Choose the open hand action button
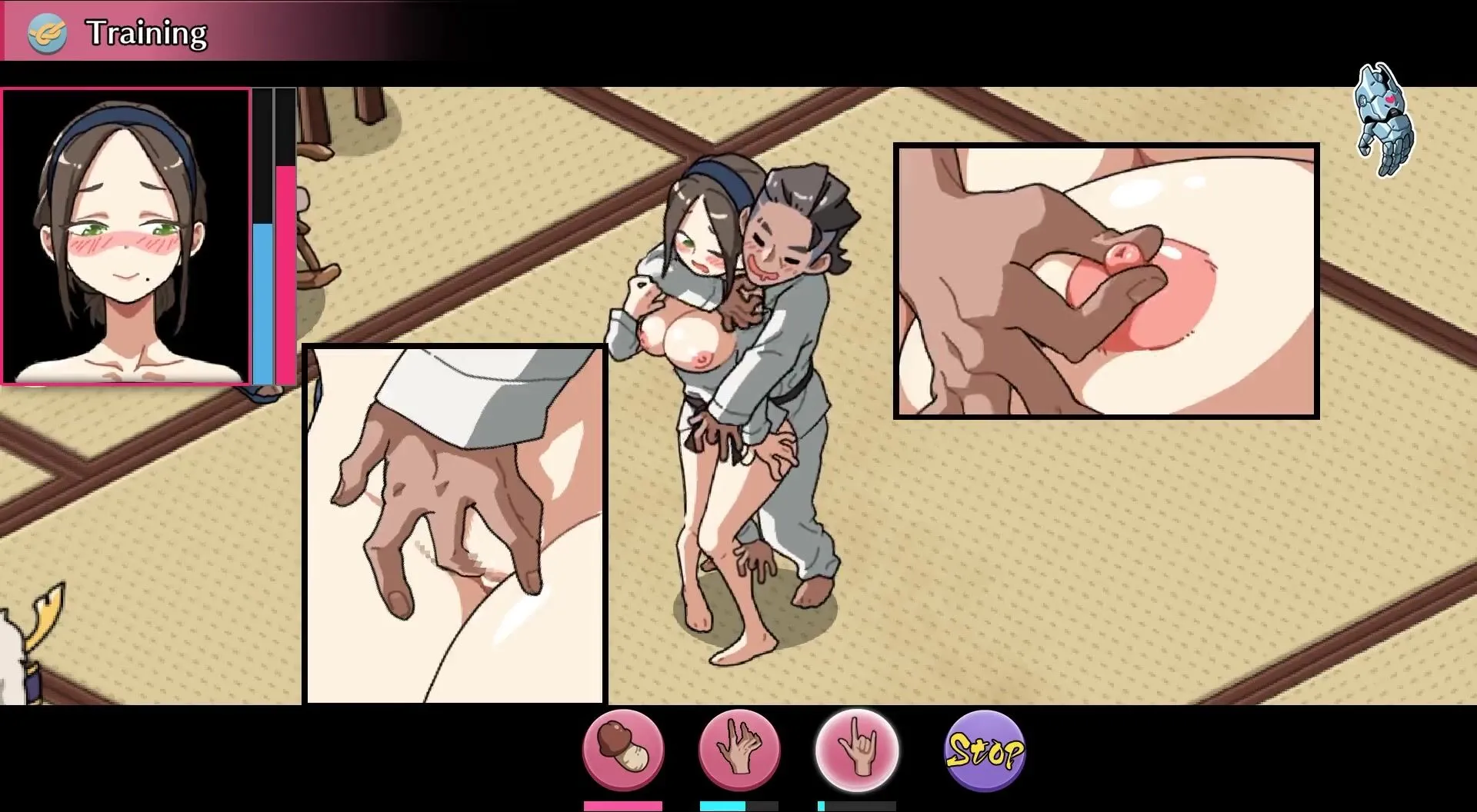 tap(738, 750)
